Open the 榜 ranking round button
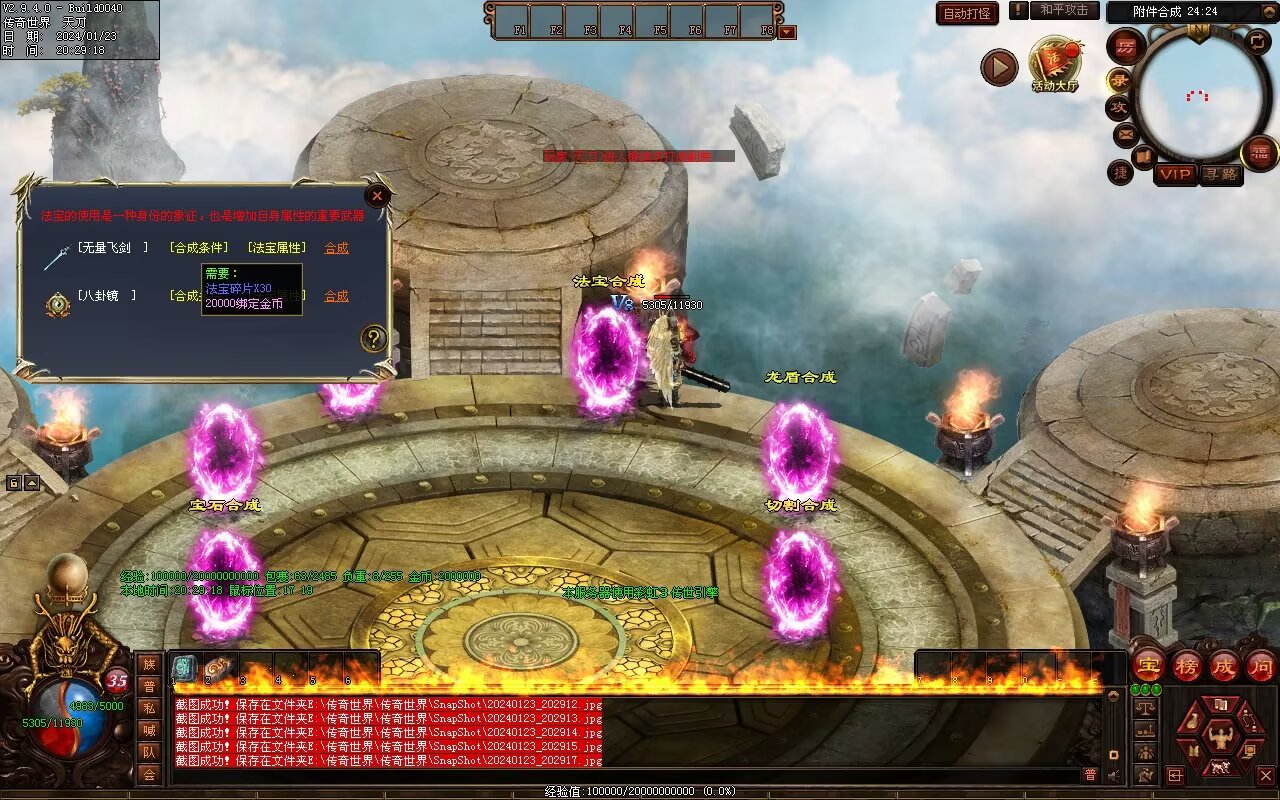The image size is (1280, 800). click(x=1187, y=665)
